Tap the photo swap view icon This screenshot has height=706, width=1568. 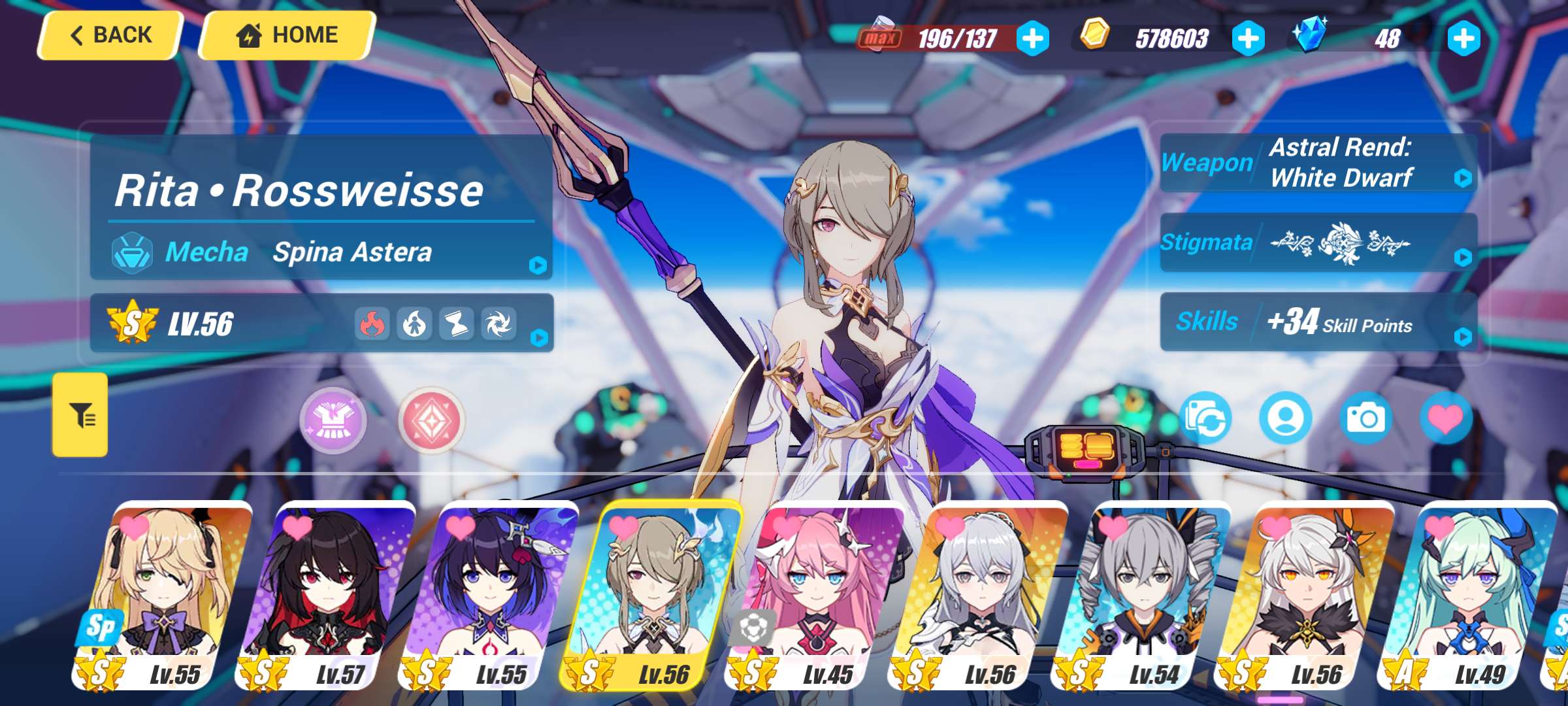coord(1206,418)
